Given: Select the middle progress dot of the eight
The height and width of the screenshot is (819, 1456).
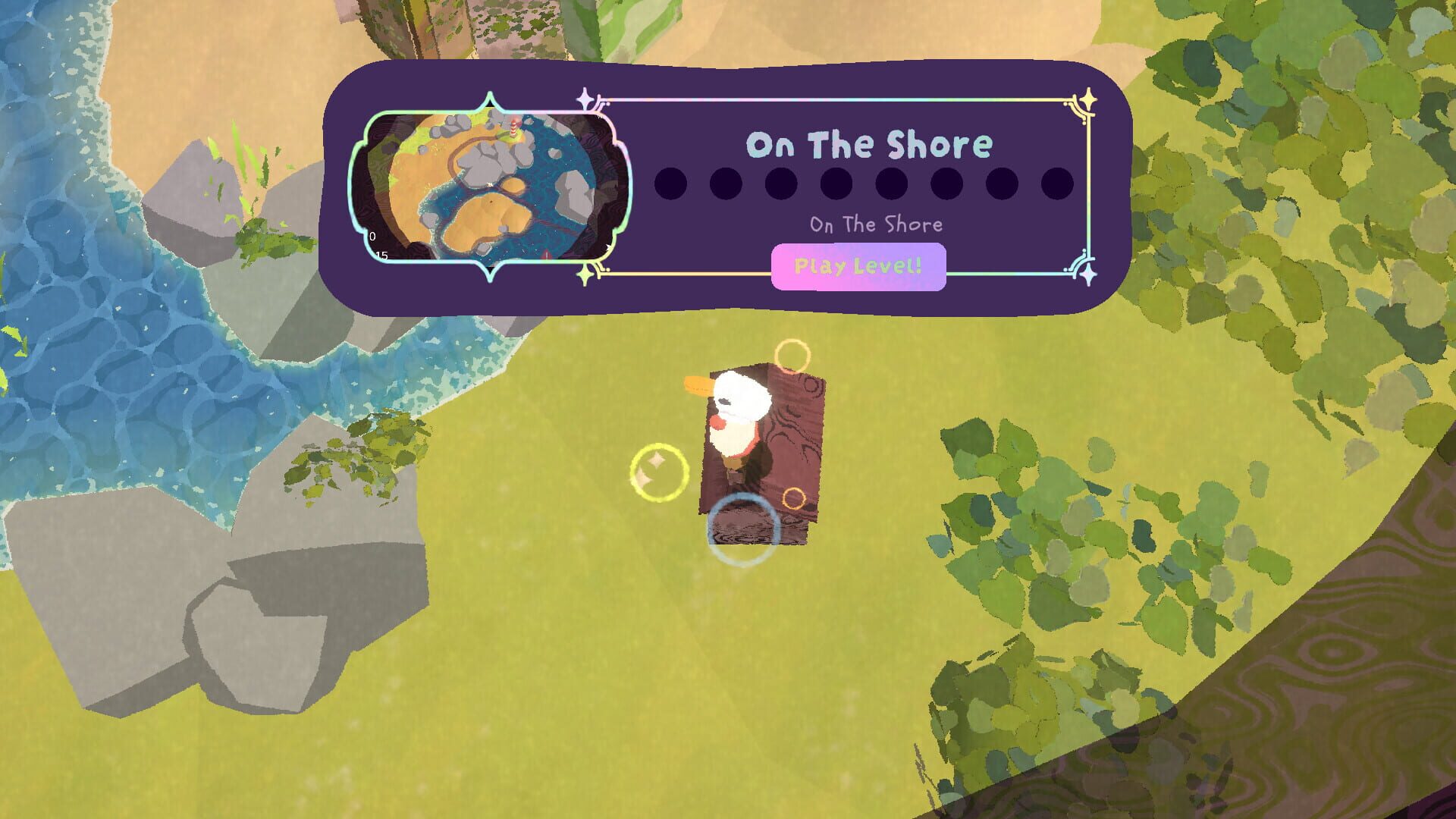Looking at the screenshot, I should tap(890, 184).
